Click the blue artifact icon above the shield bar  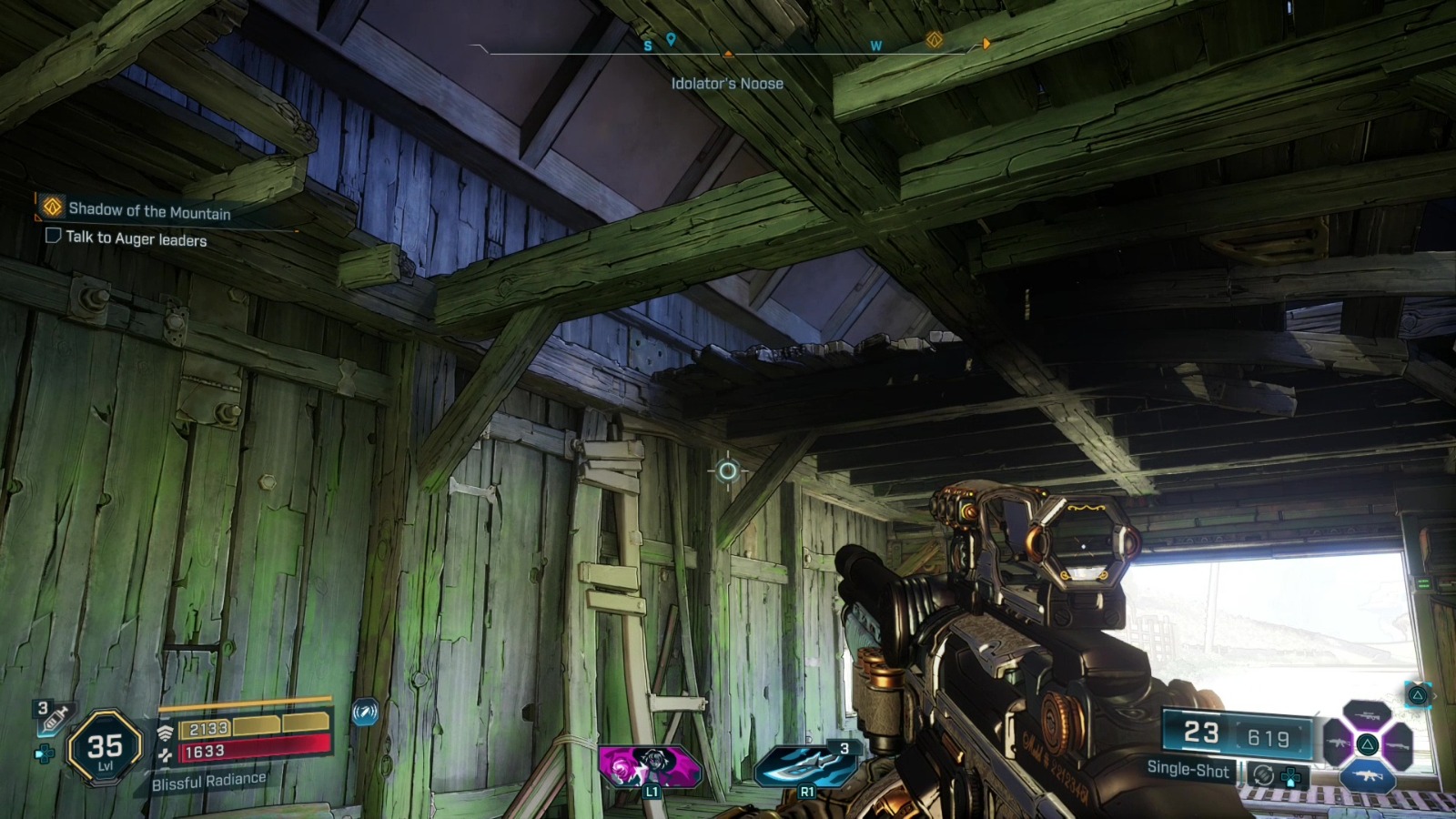coord(367,713)
